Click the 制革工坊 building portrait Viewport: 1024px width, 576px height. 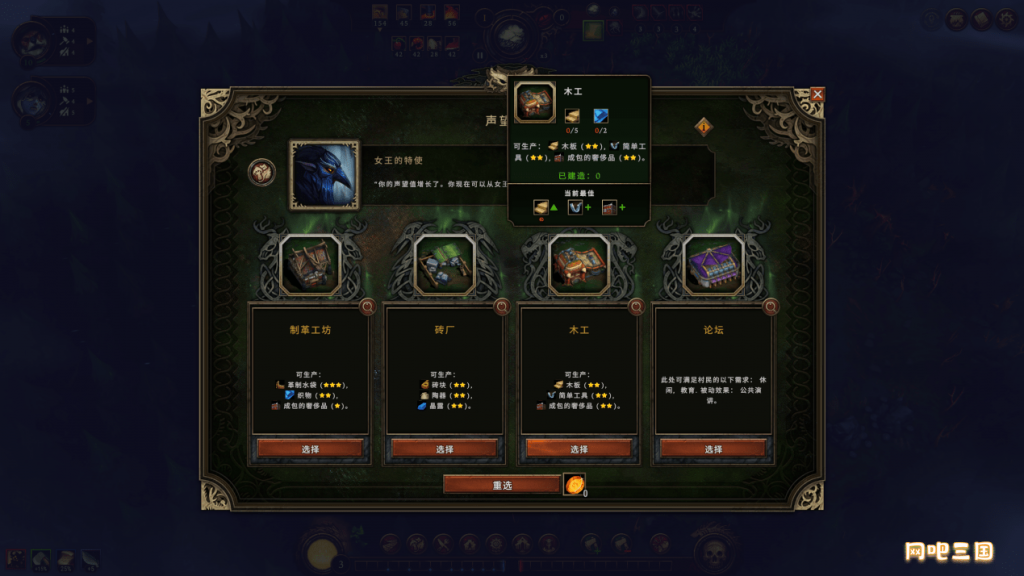(310, 264)
